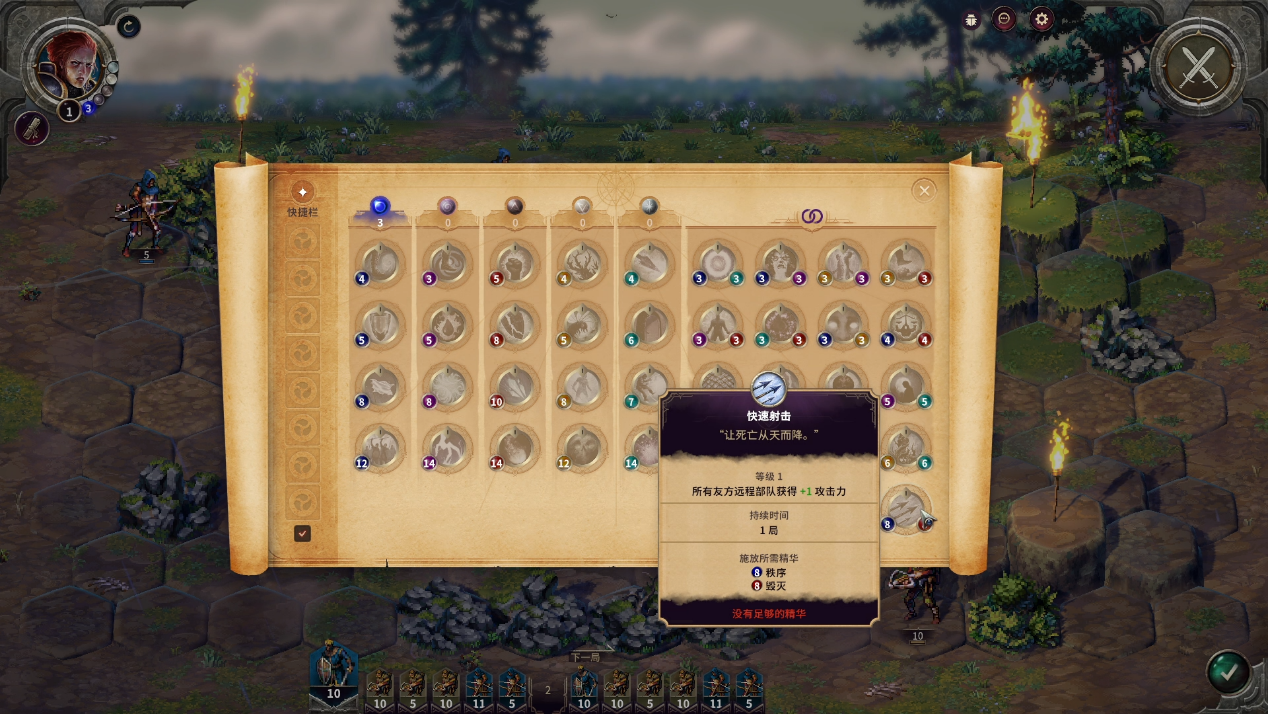Click the 快捷栏 star icon

pos(302,191)
